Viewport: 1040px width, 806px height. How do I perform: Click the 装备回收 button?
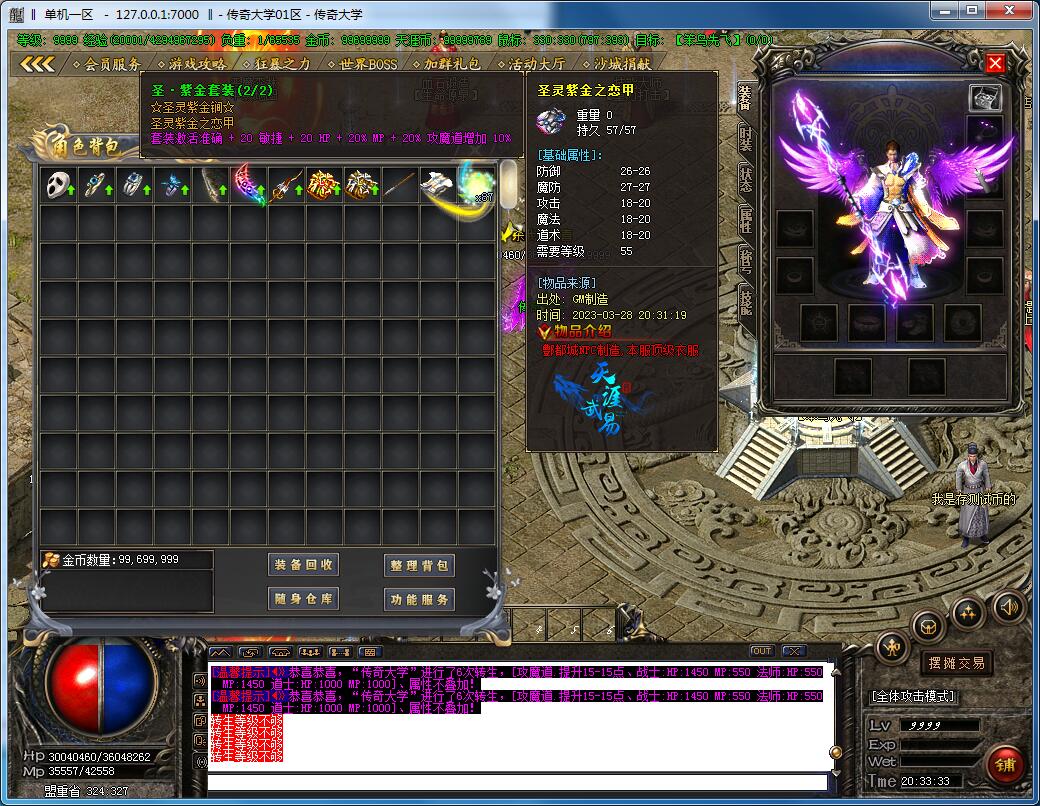[305, 565]
